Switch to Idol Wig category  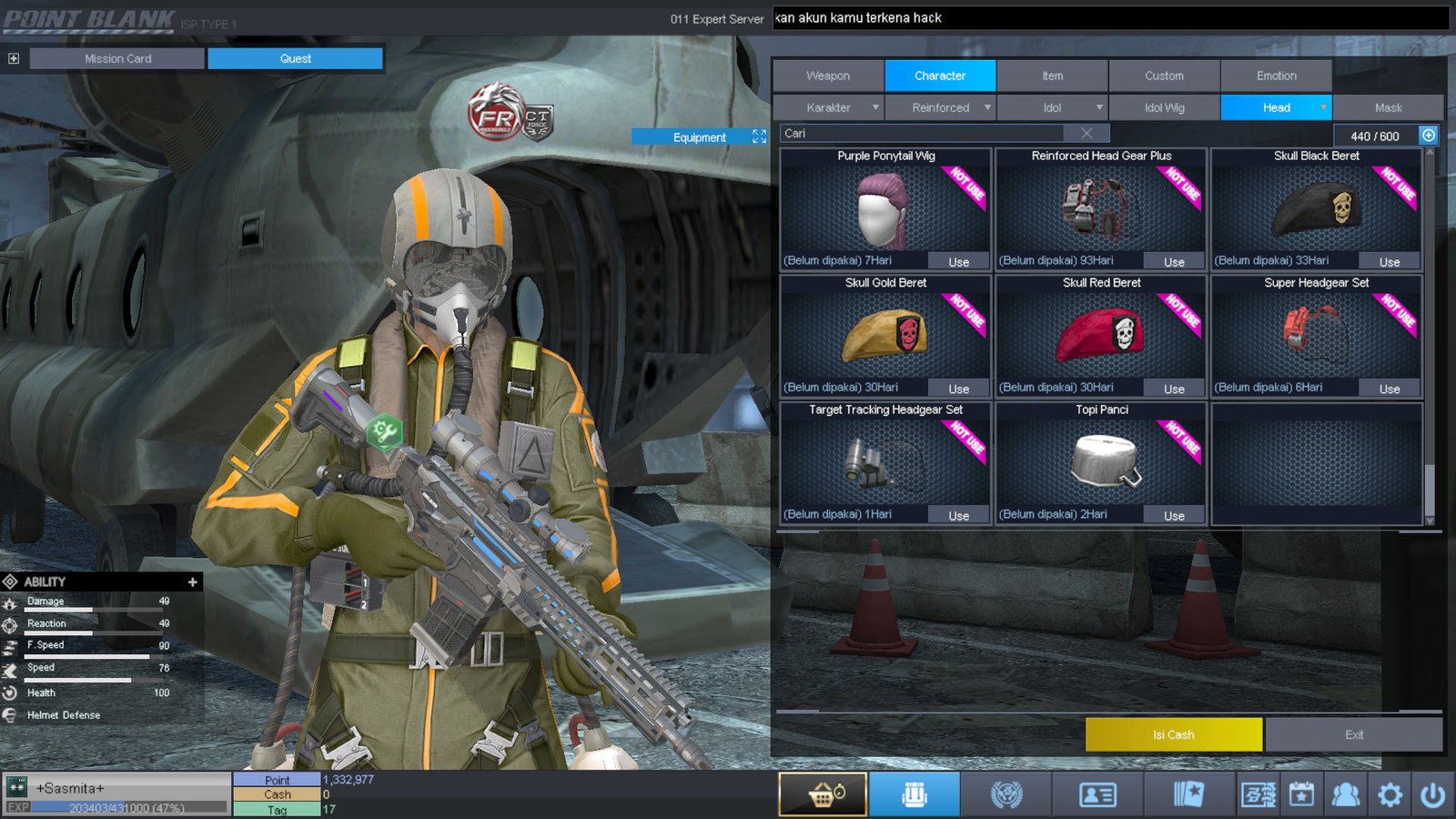1164,107
